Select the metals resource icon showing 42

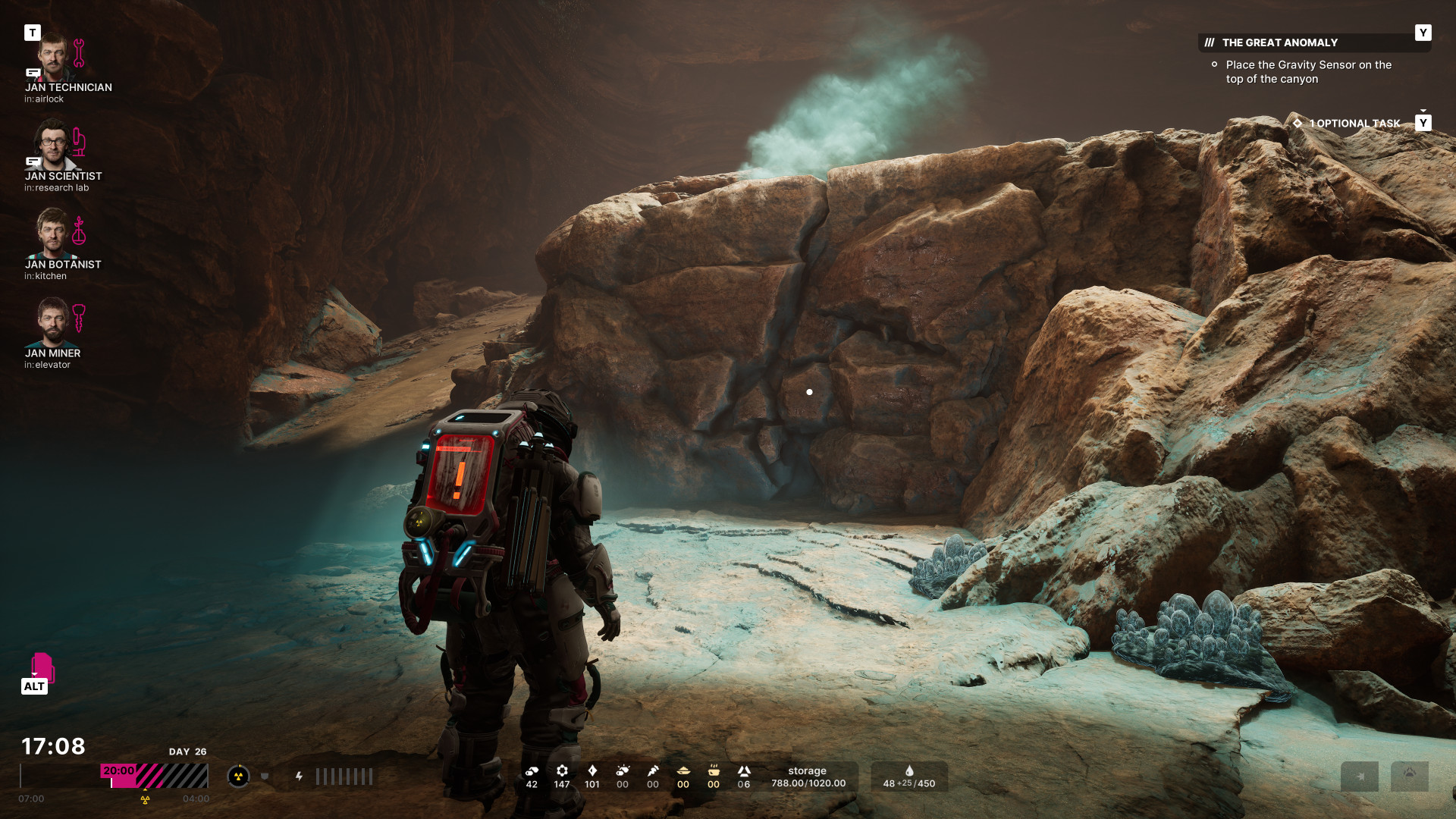pos(532,776)
